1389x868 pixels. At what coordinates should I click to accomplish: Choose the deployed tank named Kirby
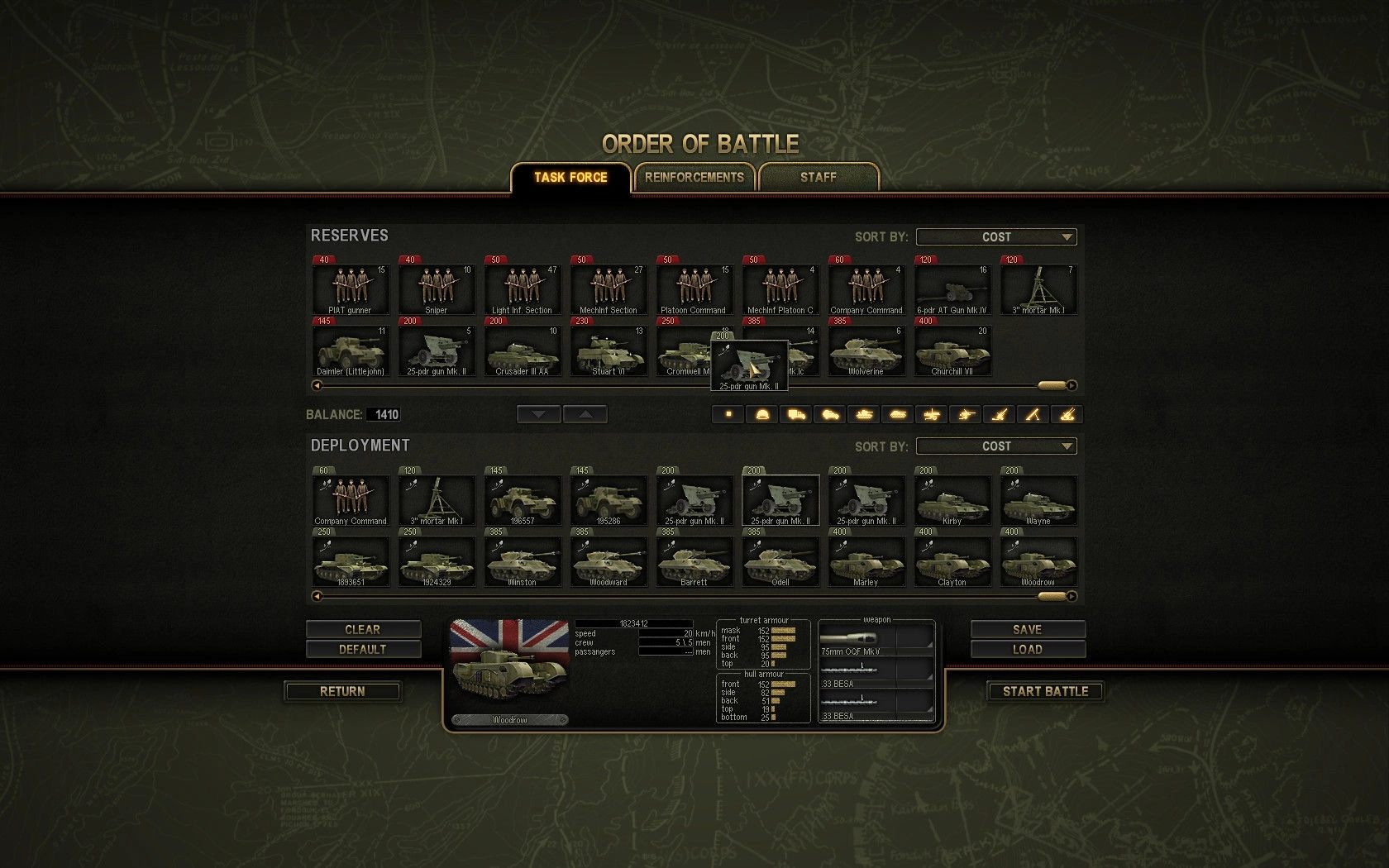coord(952,499)
